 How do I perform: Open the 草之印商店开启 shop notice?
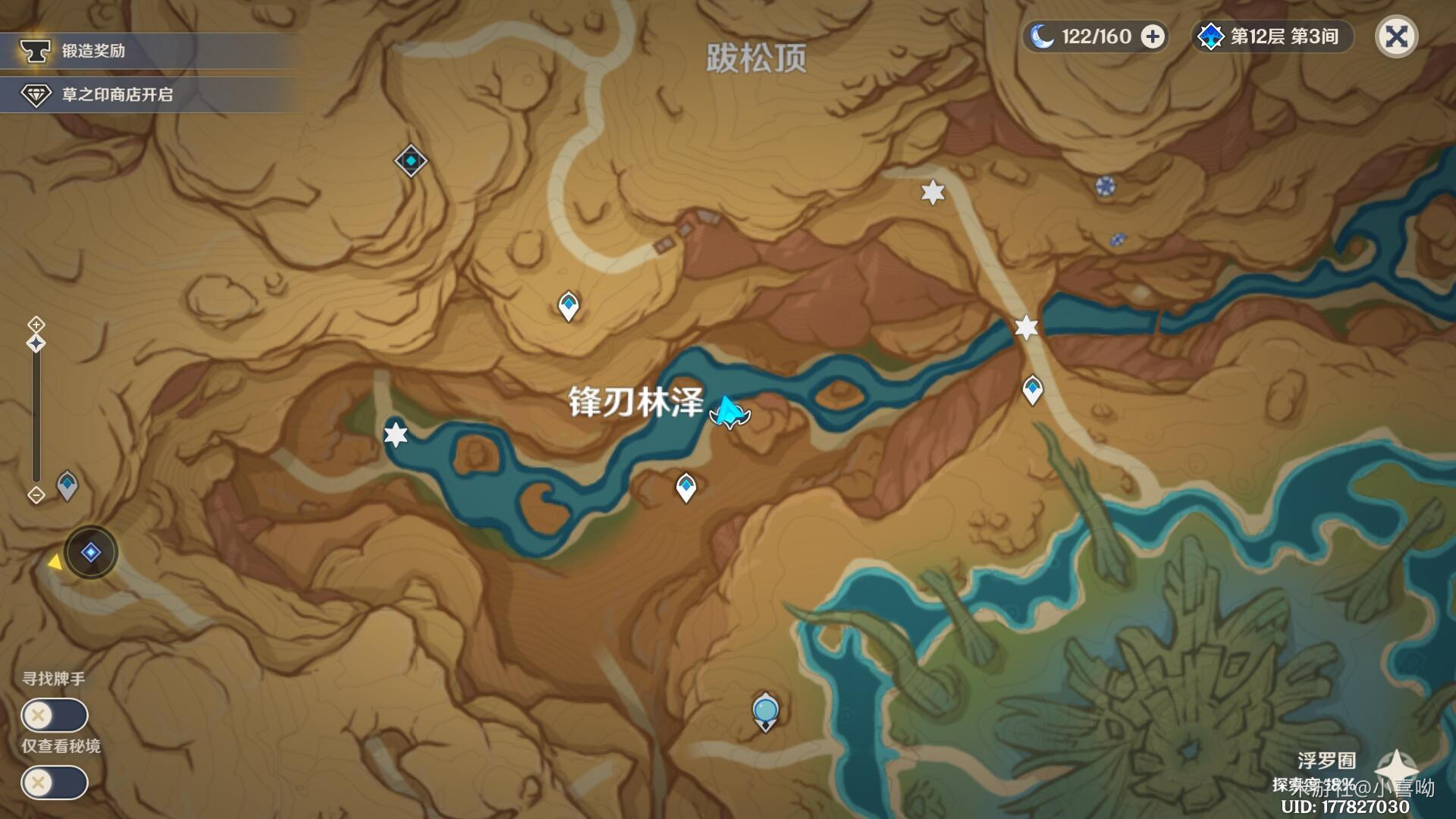[x=144, y=95]
